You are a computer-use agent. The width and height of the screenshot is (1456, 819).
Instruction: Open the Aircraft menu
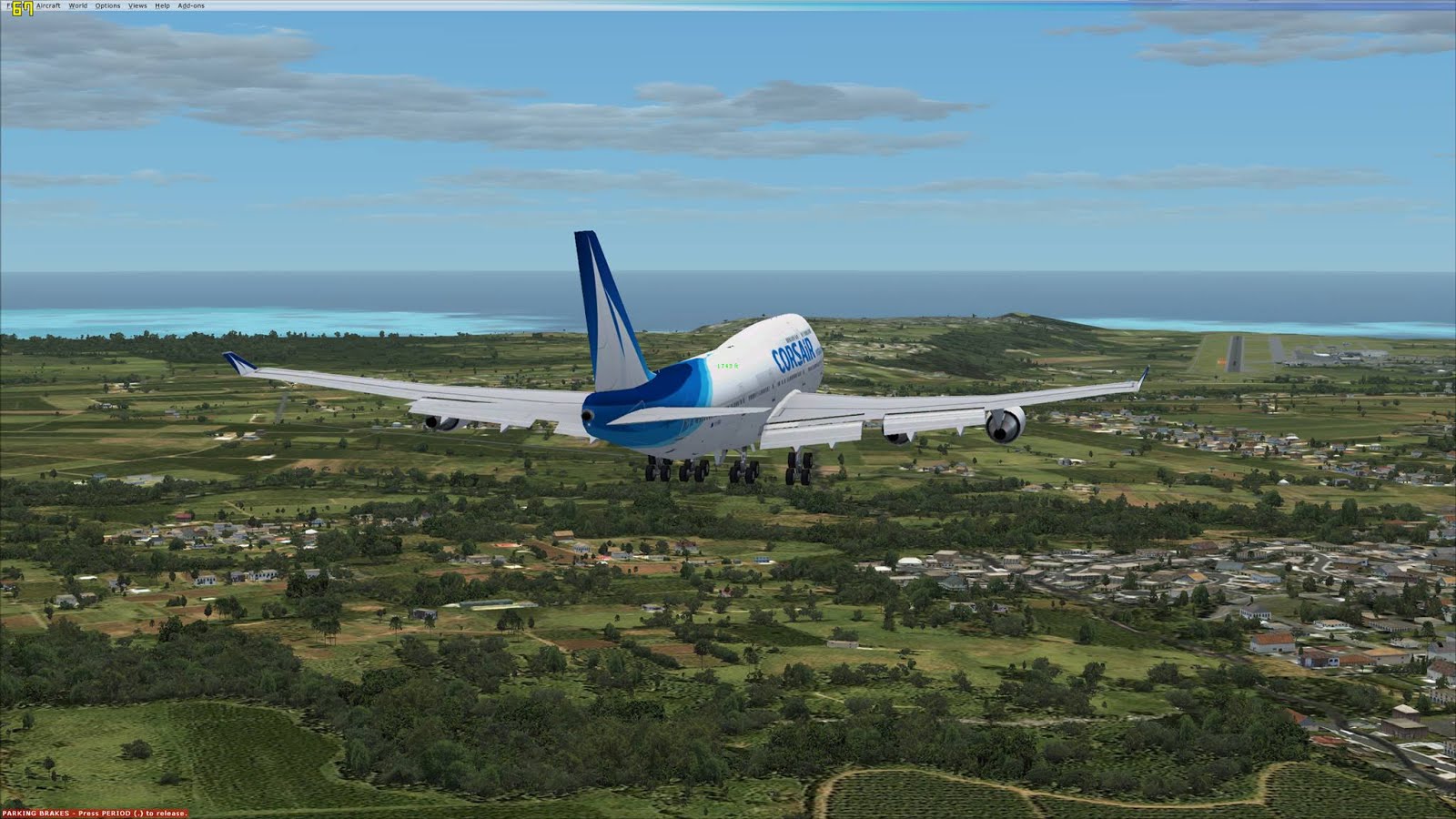click(47, 5)
